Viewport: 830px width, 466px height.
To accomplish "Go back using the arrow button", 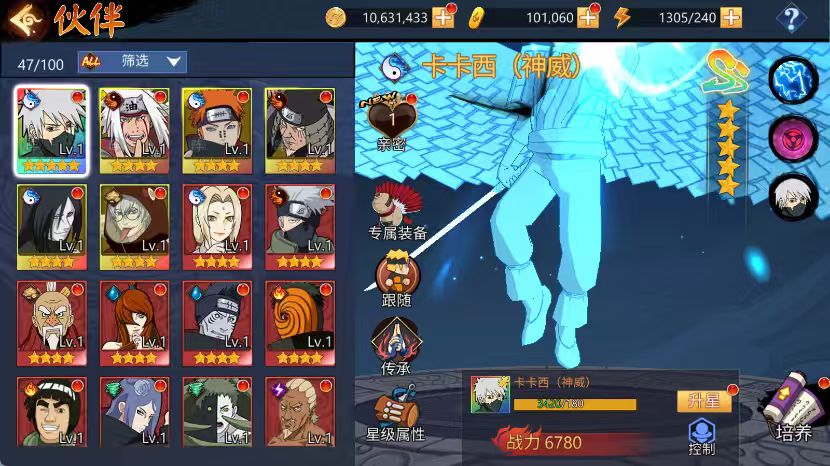I will [23, 18].
